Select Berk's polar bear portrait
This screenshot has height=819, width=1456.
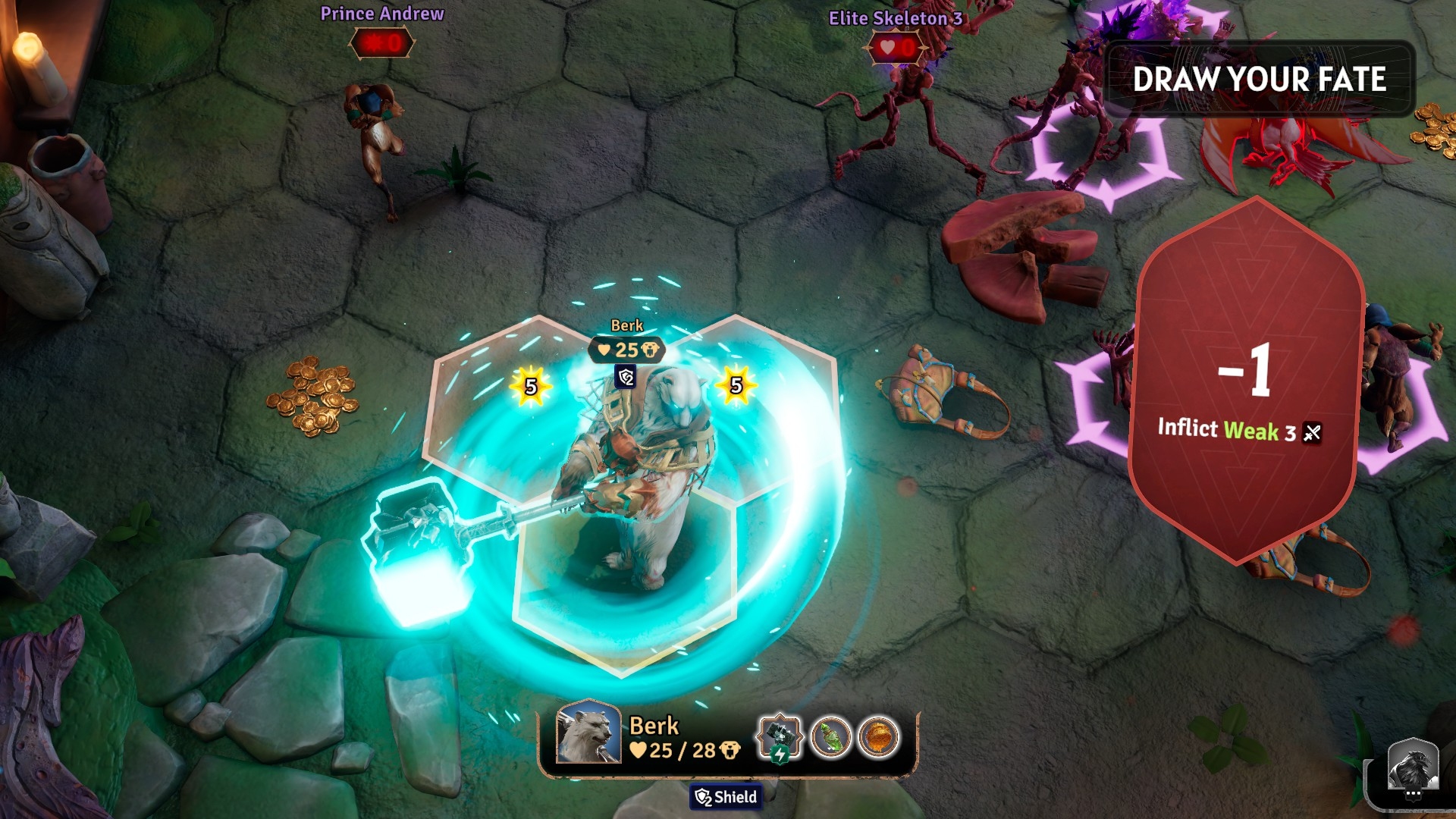click(x=588, y=733)
